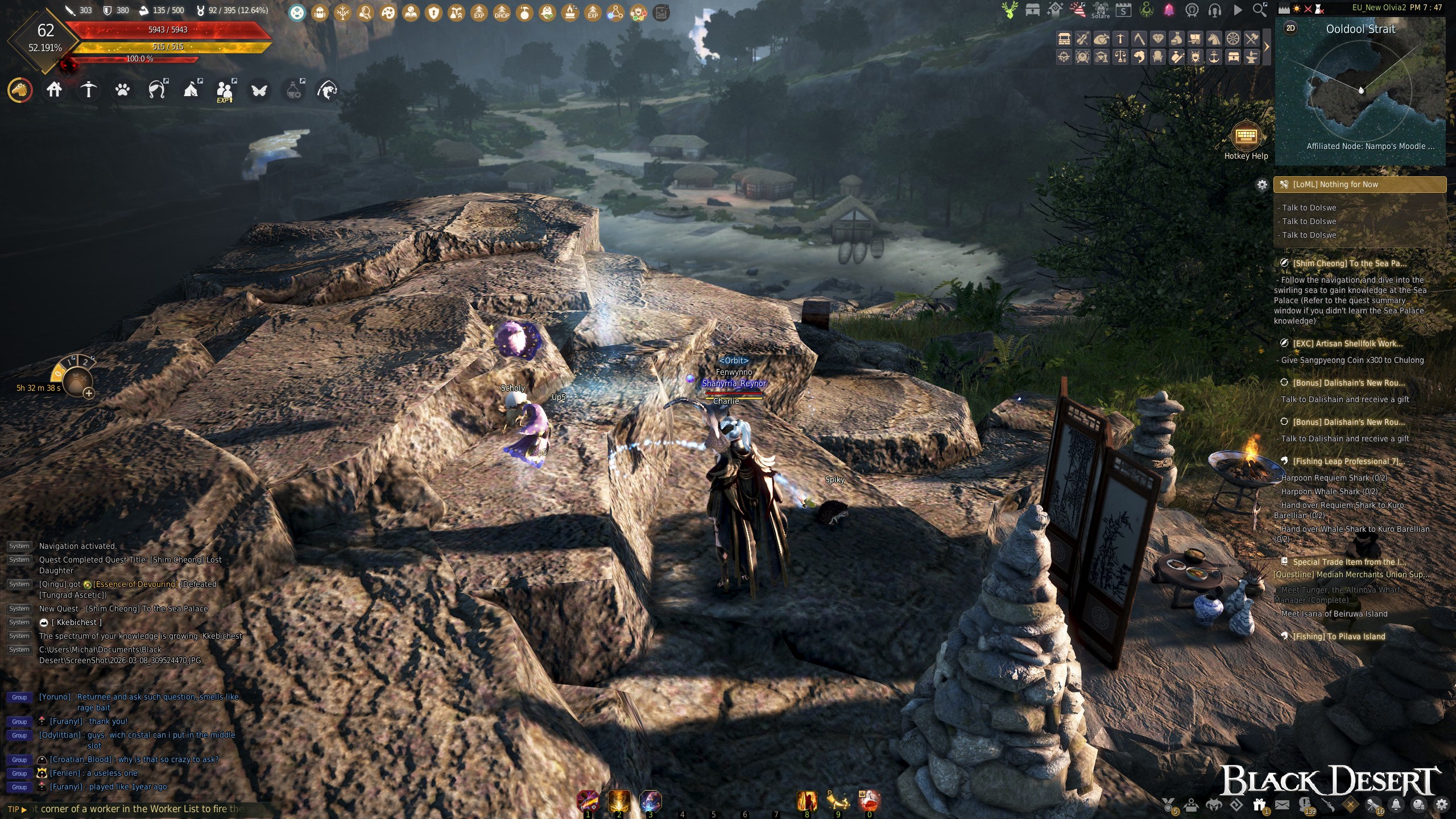Open the pets paw icon
This screenshot has width=1456, height=819.
click(x=122, y=90)
